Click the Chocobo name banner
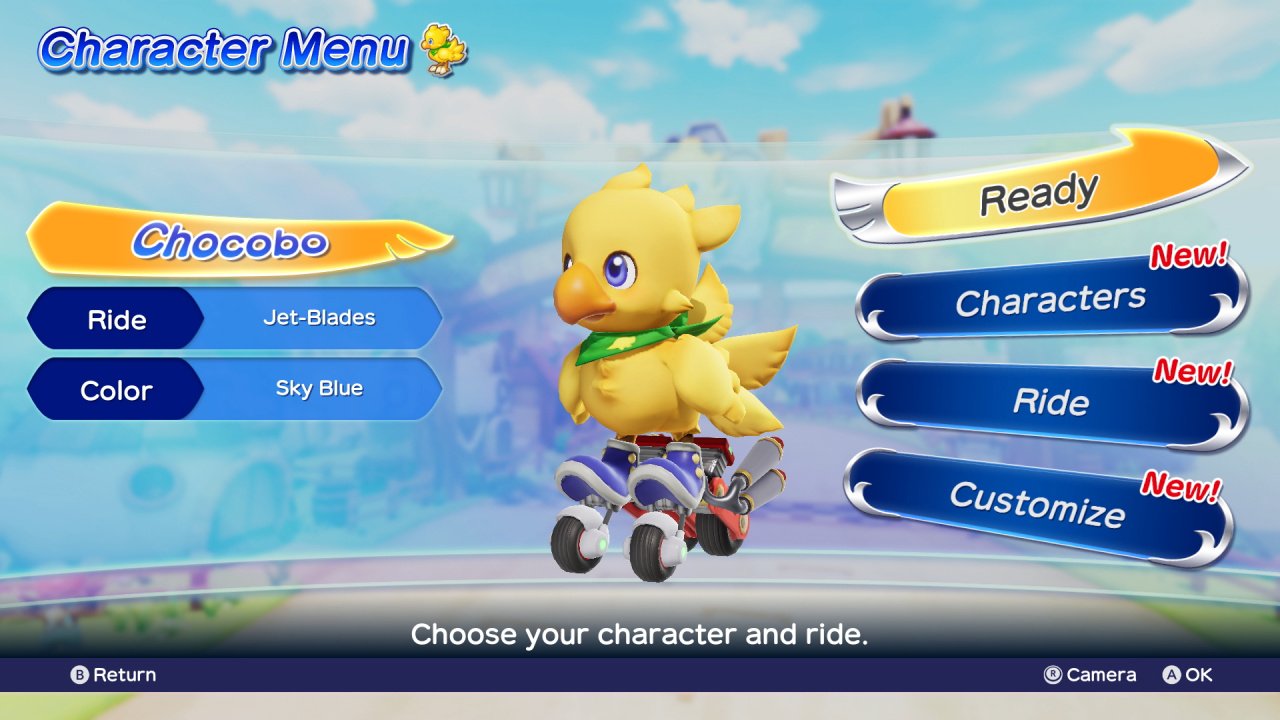Viewport: 1280px width, 720px height. pos(232,240)
